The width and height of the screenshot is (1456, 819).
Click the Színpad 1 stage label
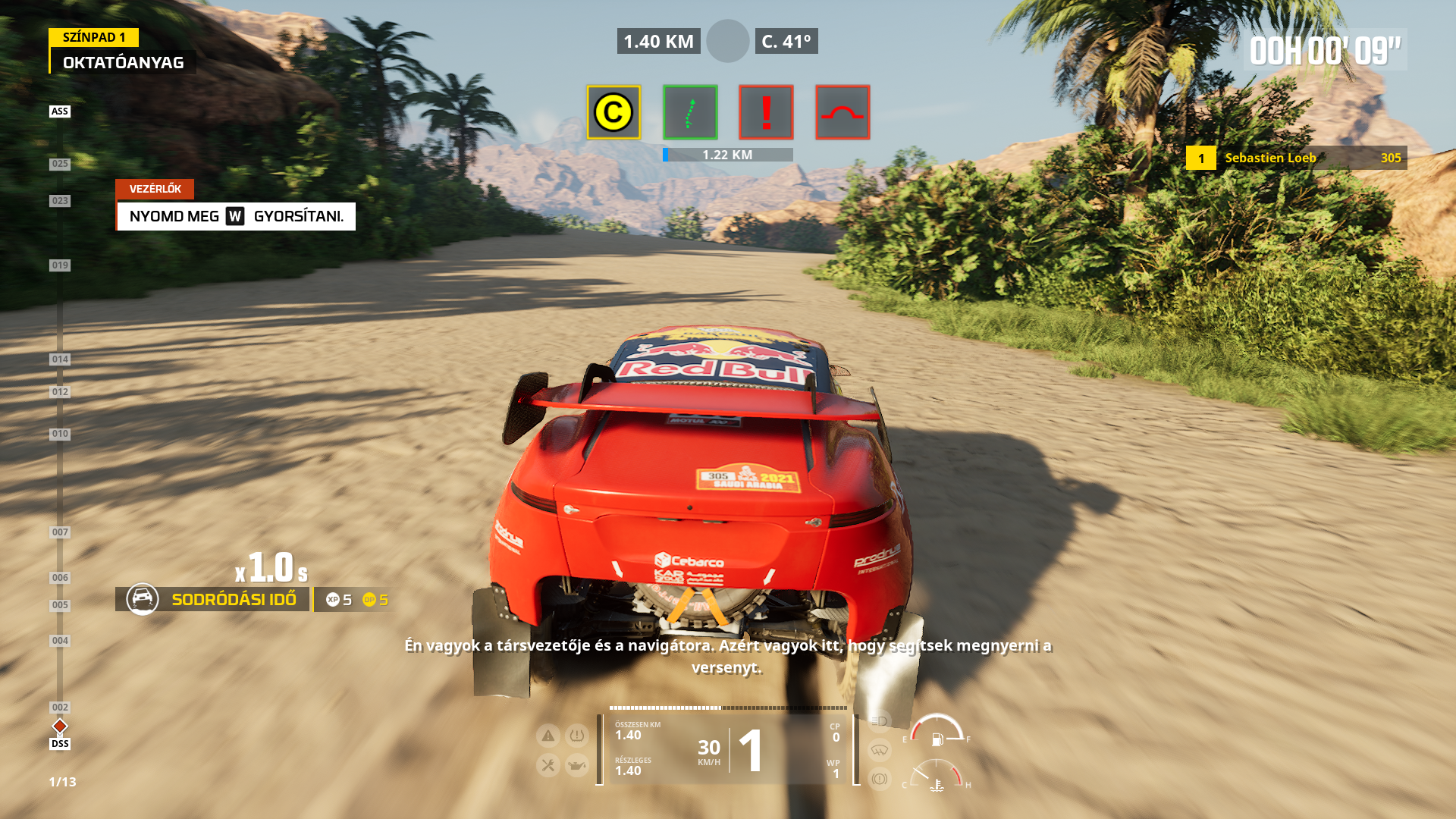pyautogui.click(x=94, y=37)
